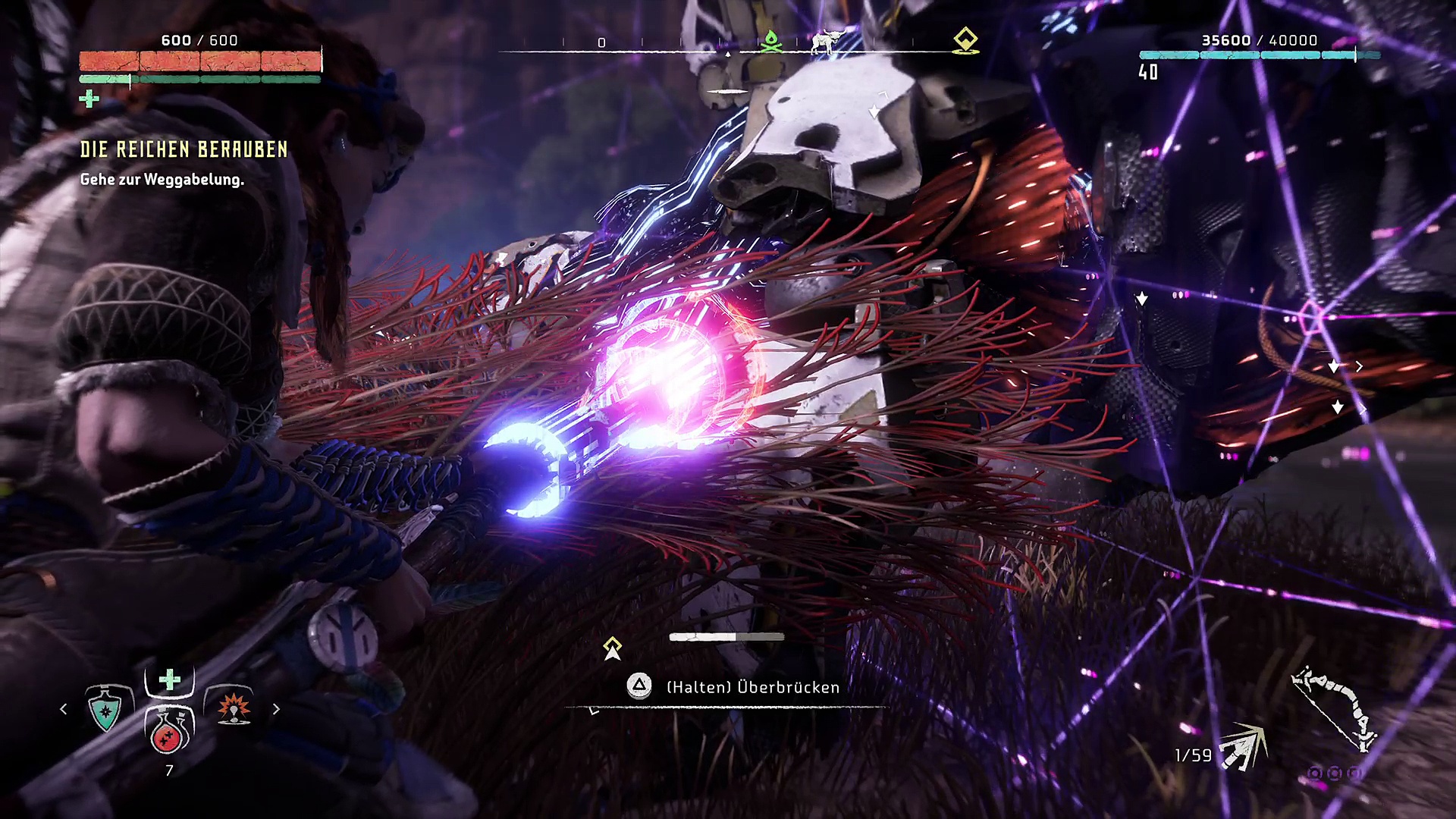Select the green campfire marker on the compass
Image resolution: width=1456 pixels, height=819 pixels.
click(771, 41)
